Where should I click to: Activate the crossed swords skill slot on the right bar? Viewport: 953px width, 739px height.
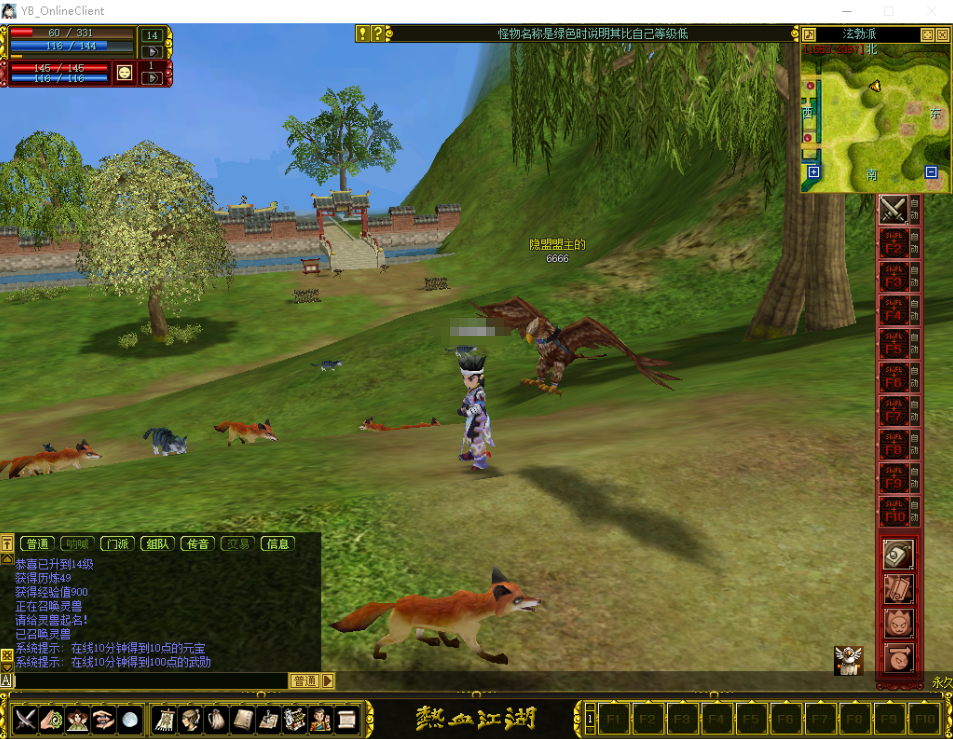(x=893, y=210)
